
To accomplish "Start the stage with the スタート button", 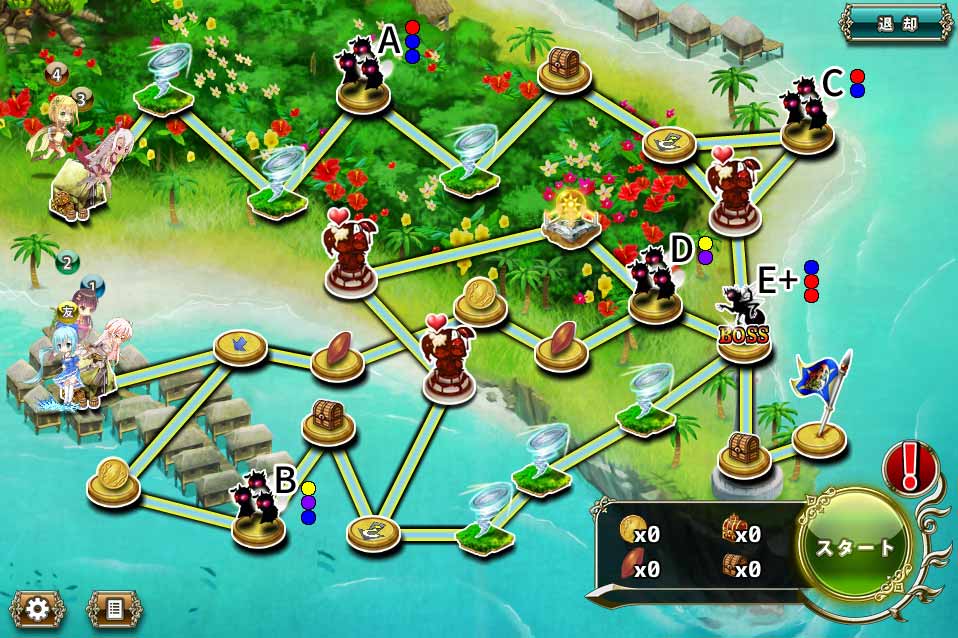I will (855, 548).
